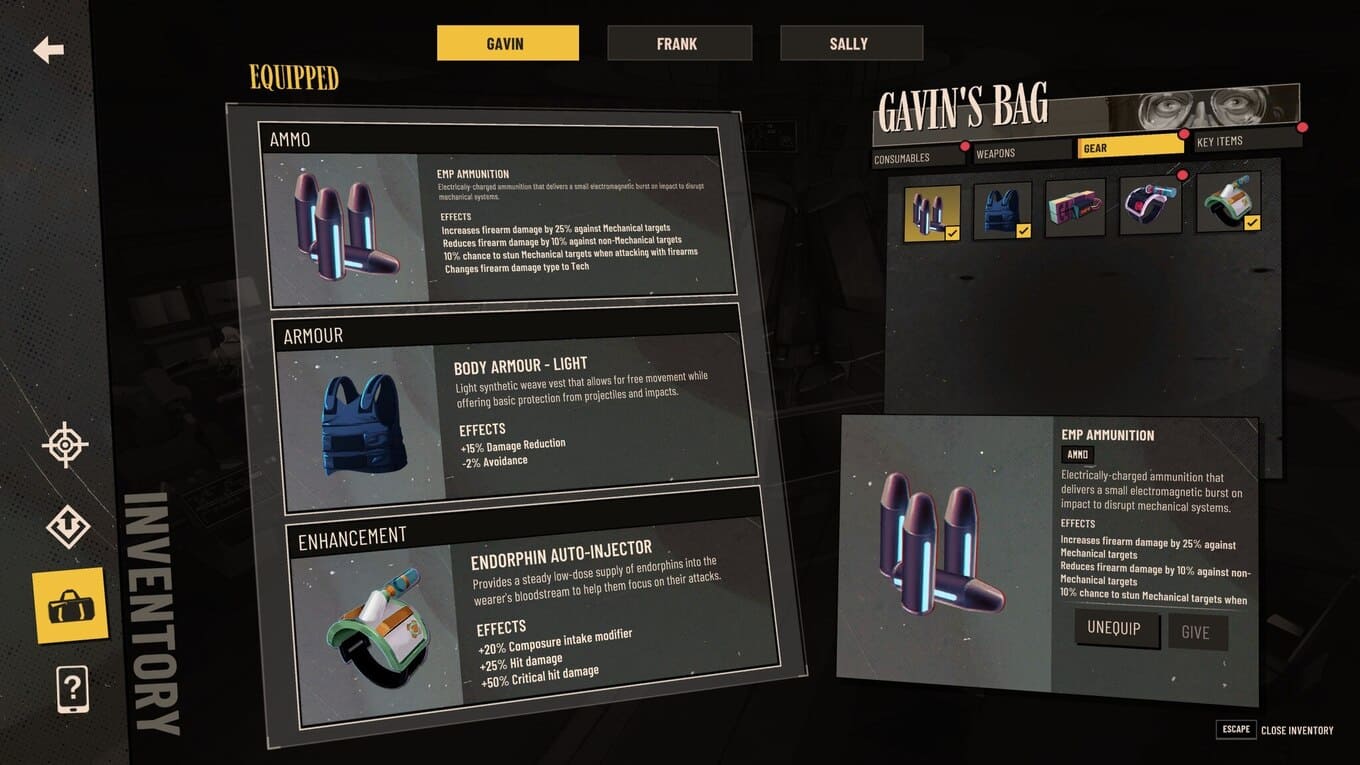Select the Gear bag tab

tap(1128, 147)
